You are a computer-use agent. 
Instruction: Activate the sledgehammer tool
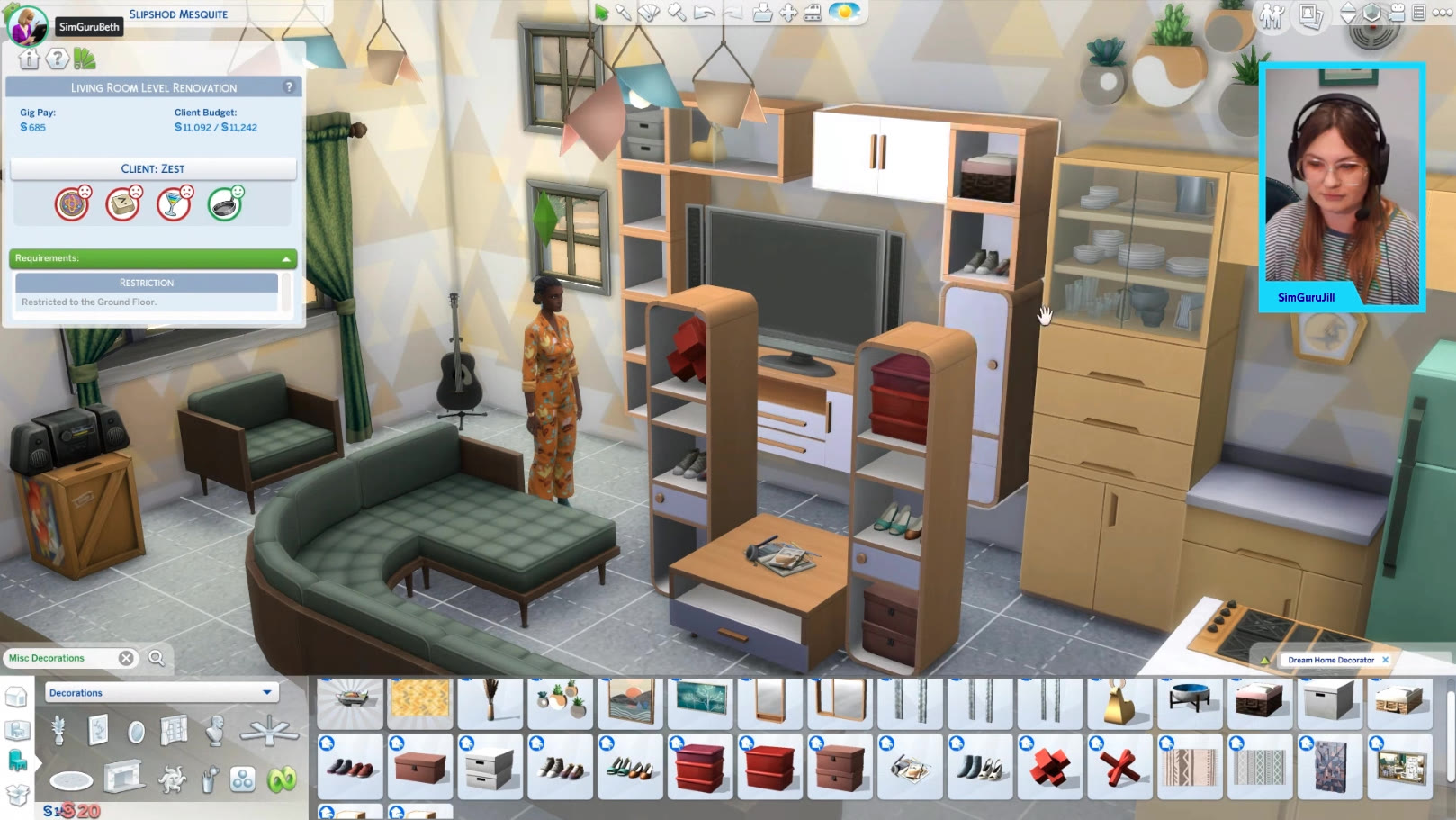[676, 13]
